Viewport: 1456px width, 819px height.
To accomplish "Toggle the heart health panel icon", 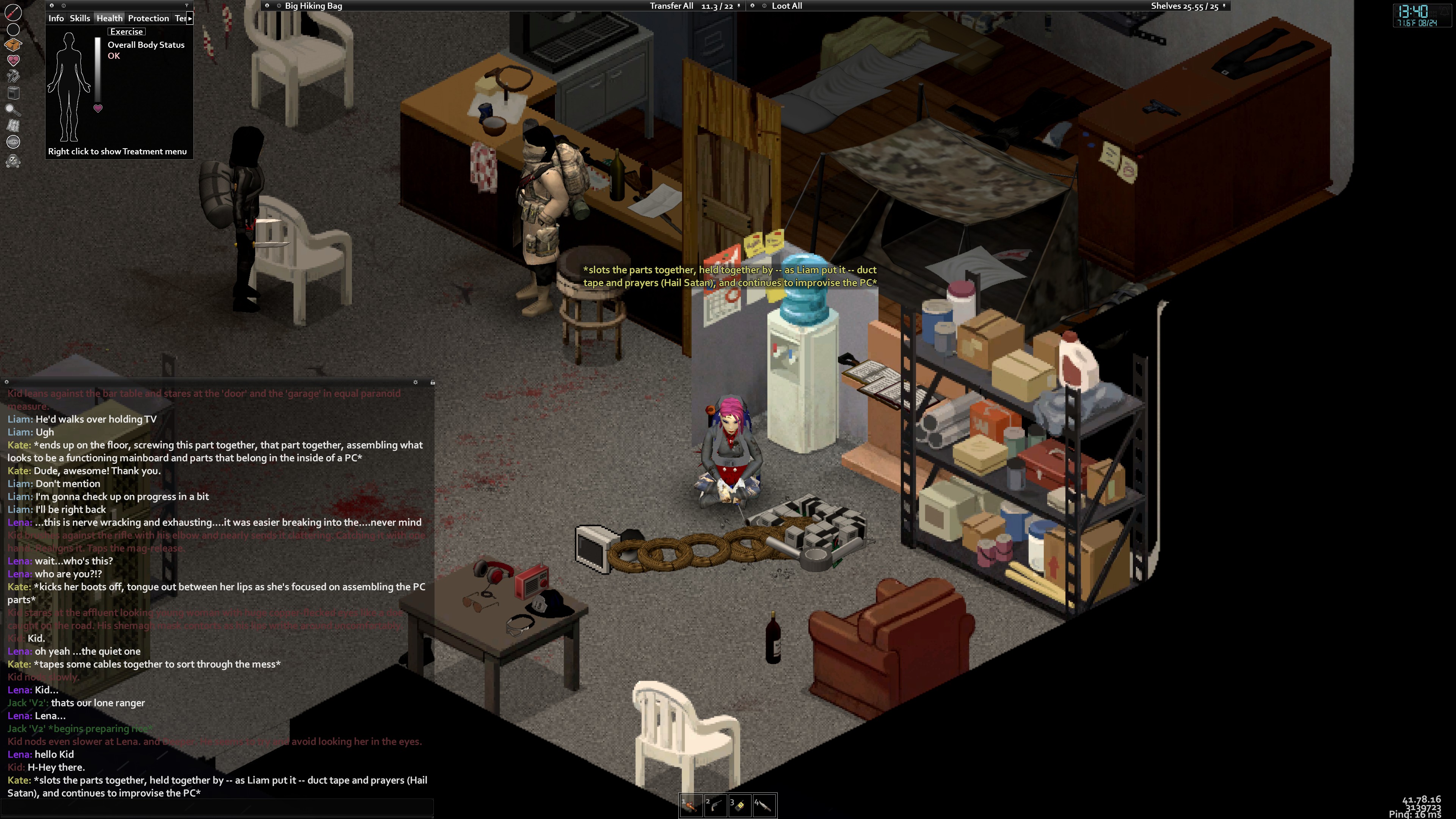I will 13,60.
